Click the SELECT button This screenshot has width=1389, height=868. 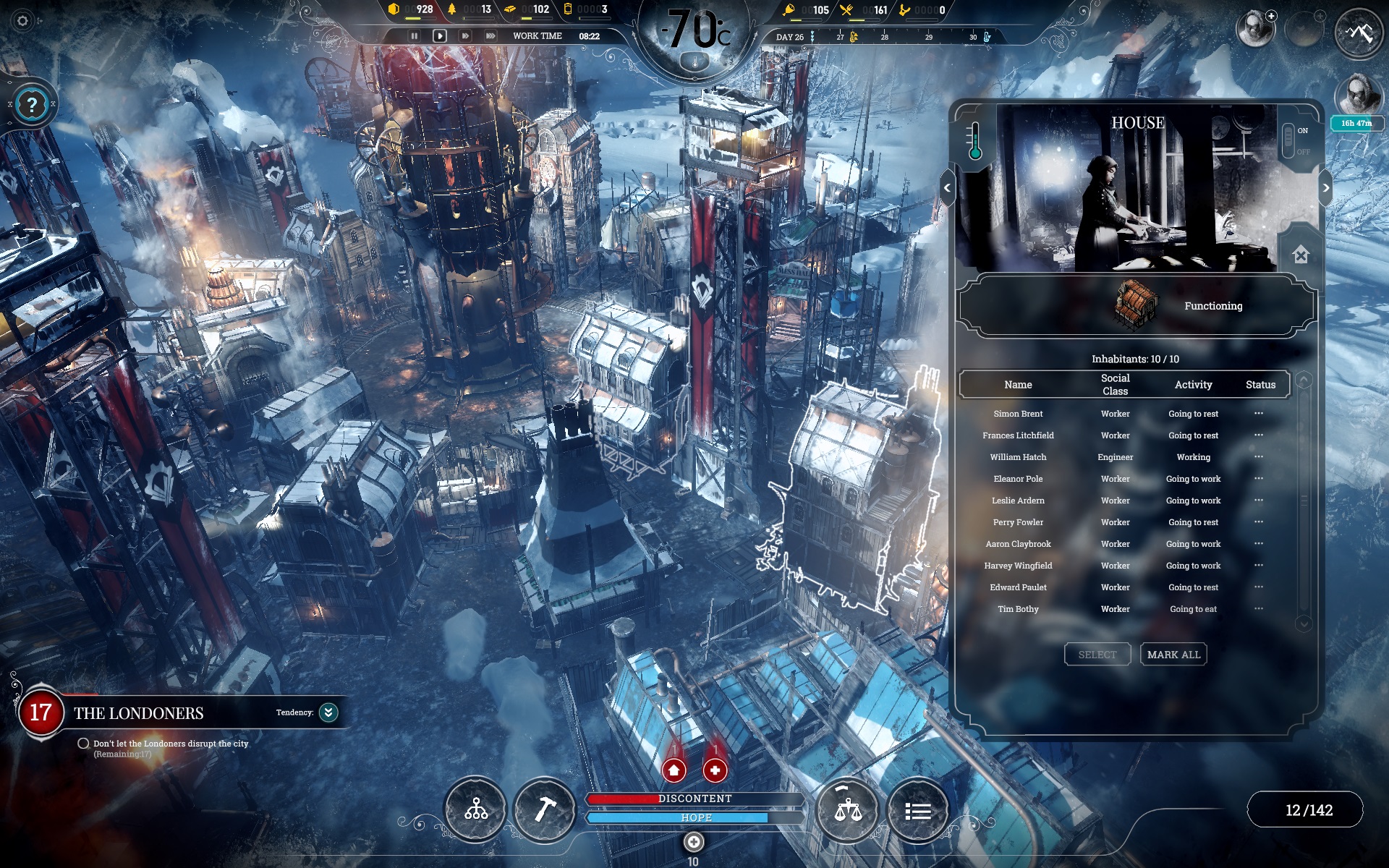[1097, 654]
